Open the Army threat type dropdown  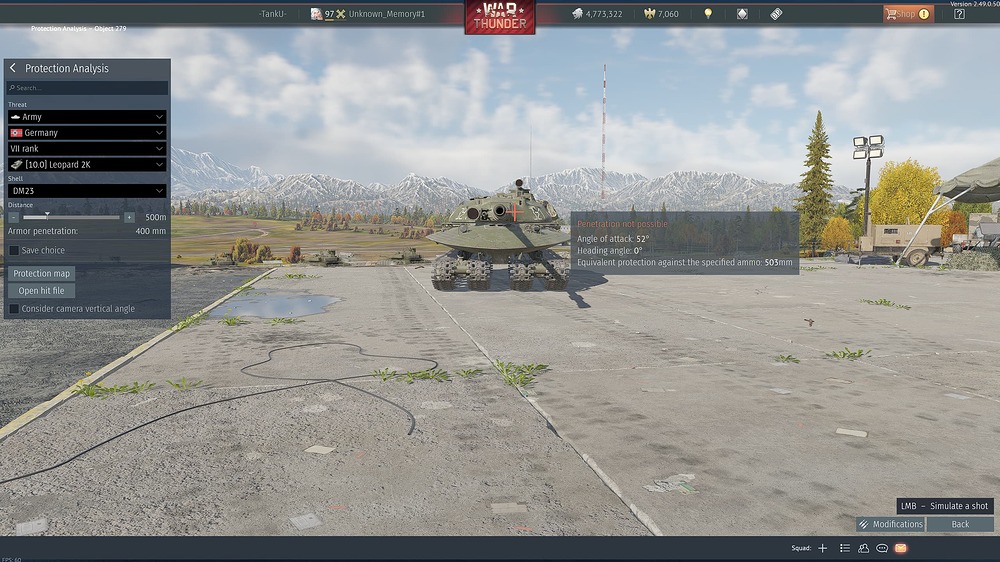[x=86, y=117]
